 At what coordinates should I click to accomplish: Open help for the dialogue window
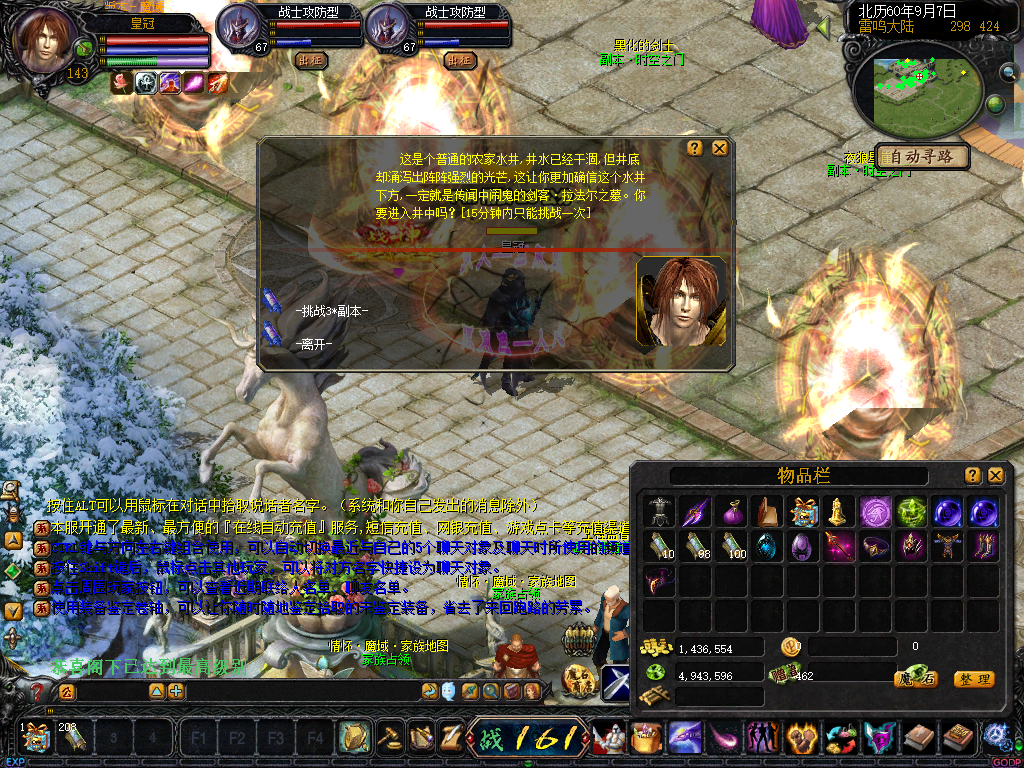pyautogui.click(x=695, y=148)
